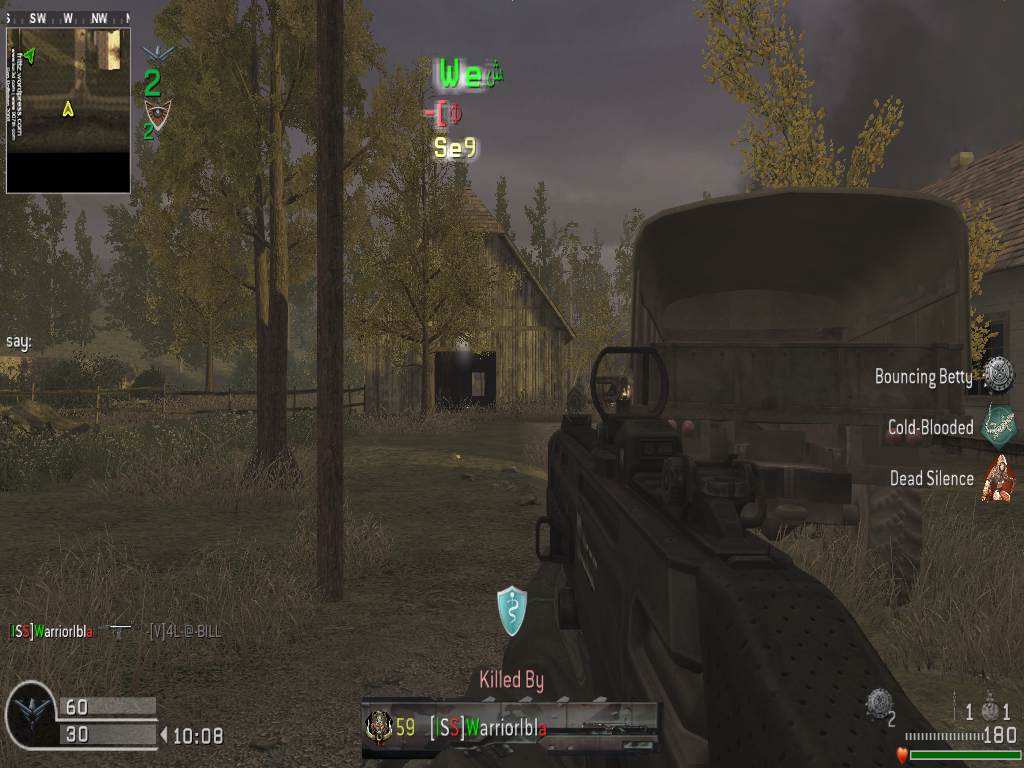Screen dimensions: 1024x768
Task: Select the Bouncing Betty equipment counter icon
Action: click(878, 703)
